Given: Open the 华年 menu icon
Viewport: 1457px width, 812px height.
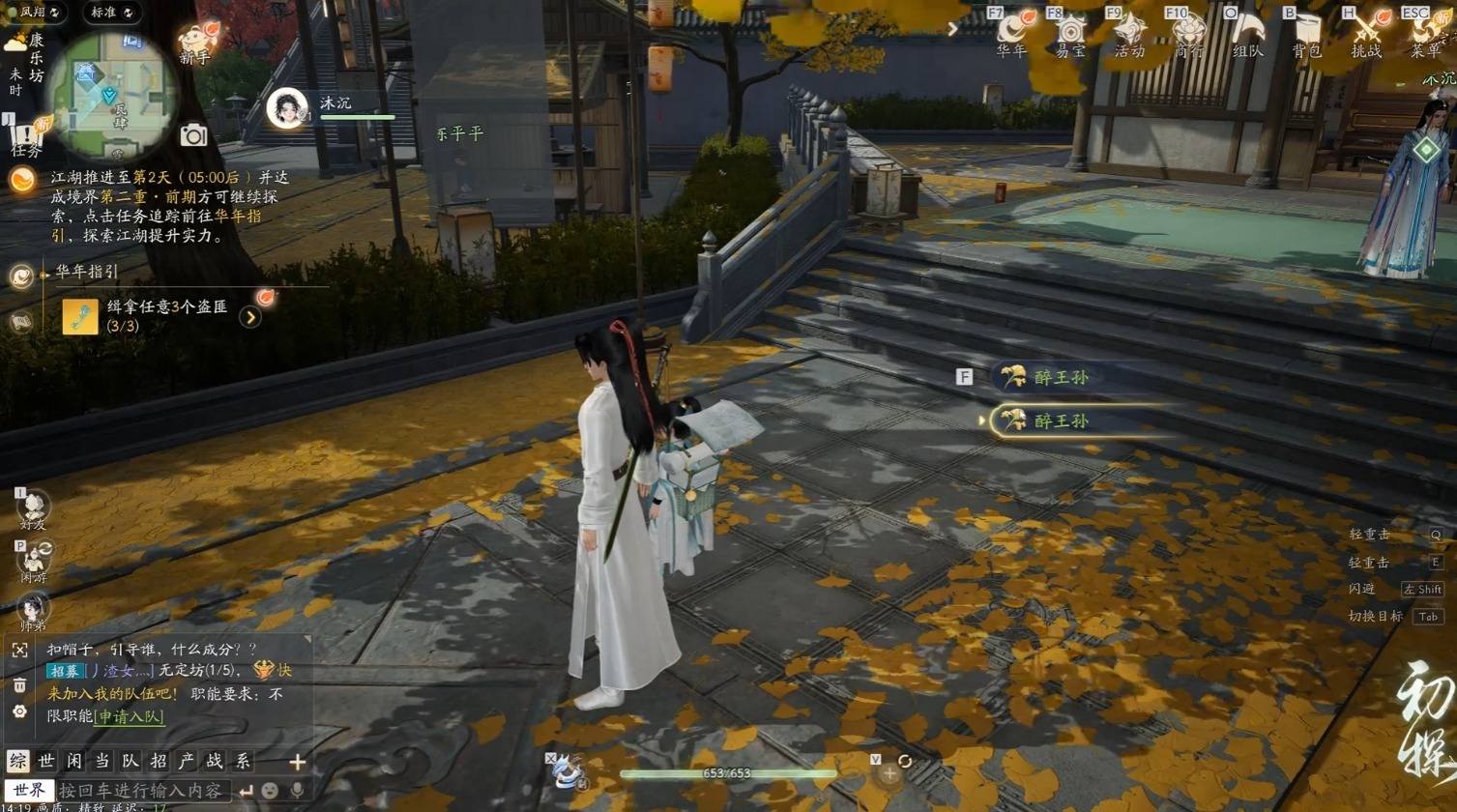Looking at the screenshot, I should (x=1011, y=33).
